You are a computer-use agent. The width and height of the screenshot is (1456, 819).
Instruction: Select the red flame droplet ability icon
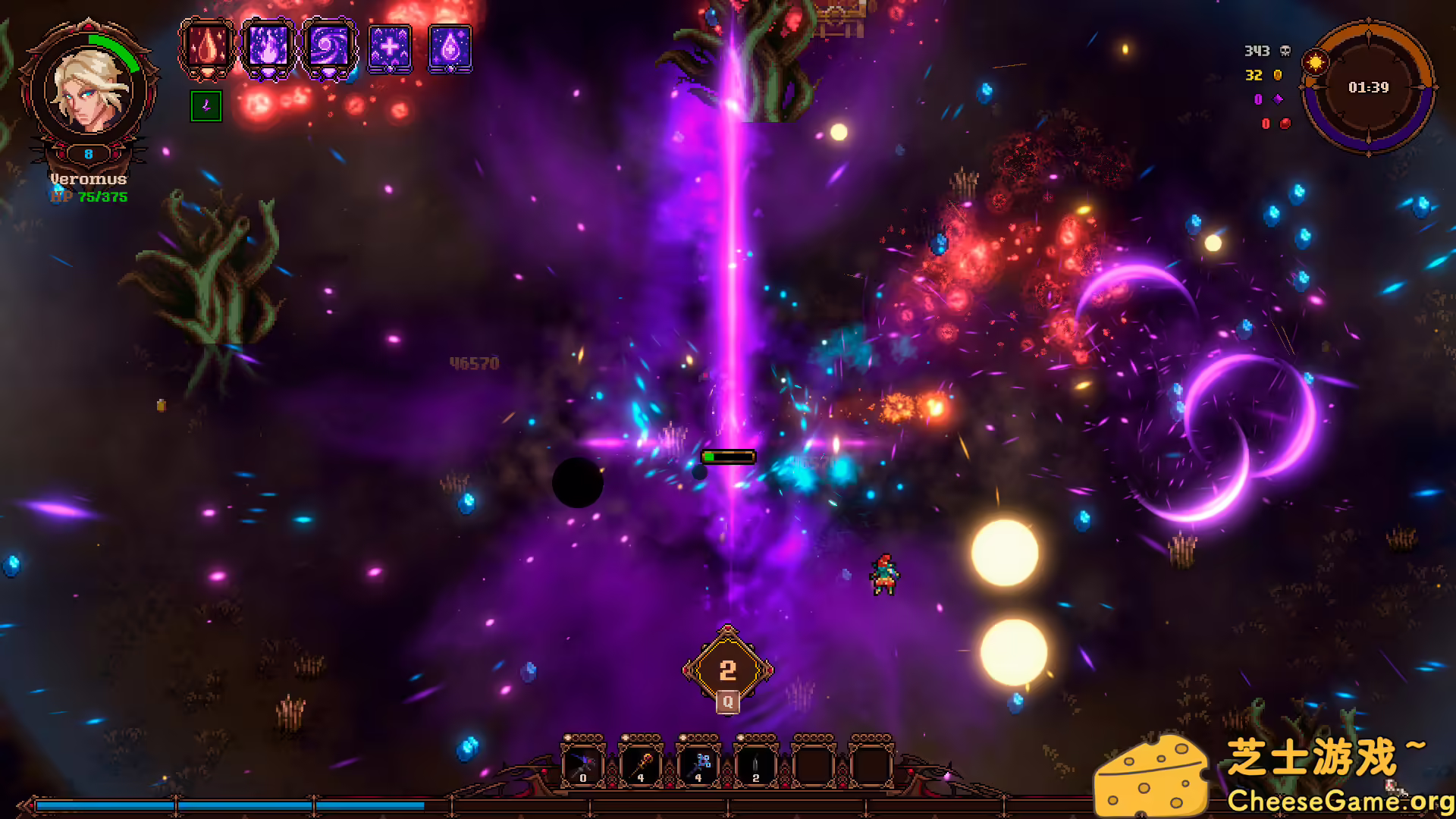pyautogui.click(x=206, y=49)
